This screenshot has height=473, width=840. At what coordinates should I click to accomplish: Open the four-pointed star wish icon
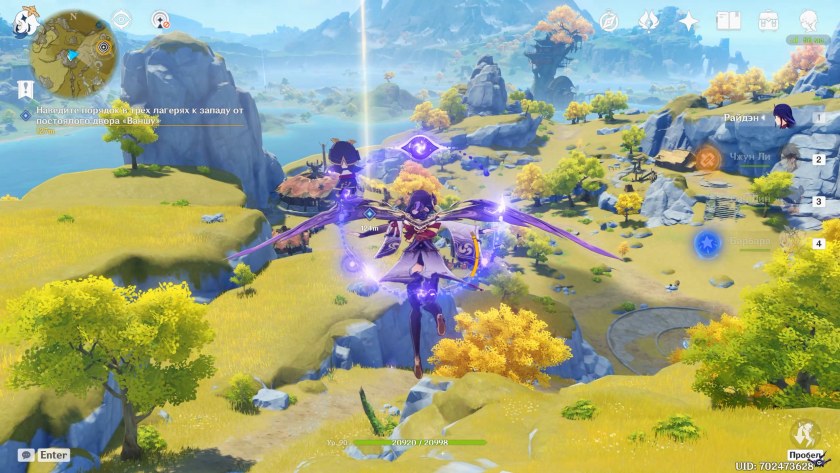(689, 20)
